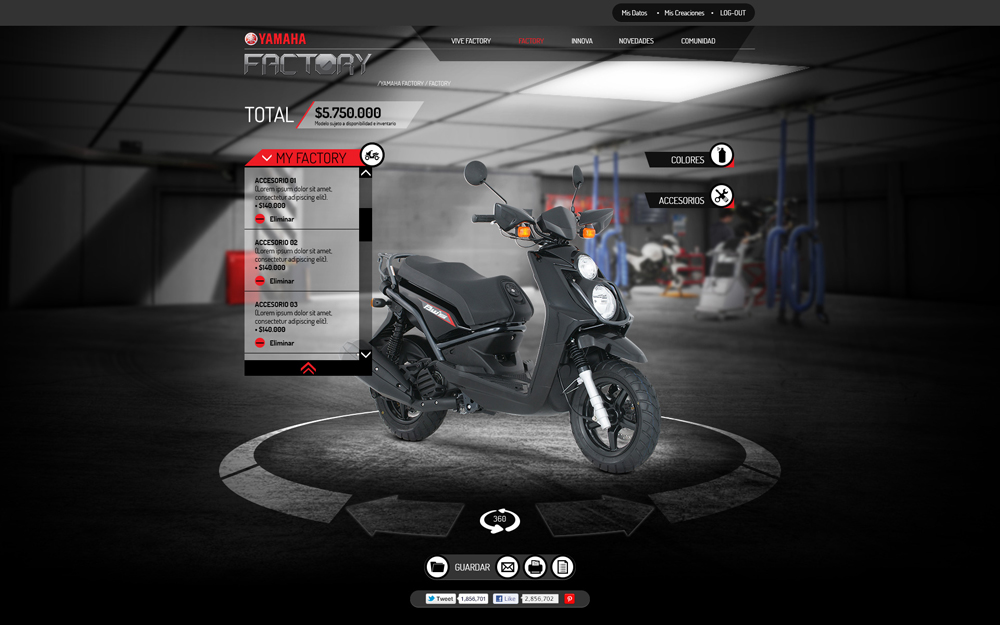Open the Accesorios tools option

[721, 196]
